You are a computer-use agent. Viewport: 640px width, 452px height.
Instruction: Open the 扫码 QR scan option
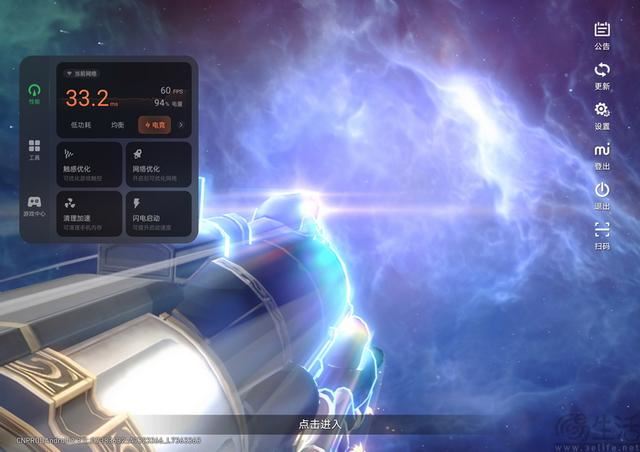[602, 233]
